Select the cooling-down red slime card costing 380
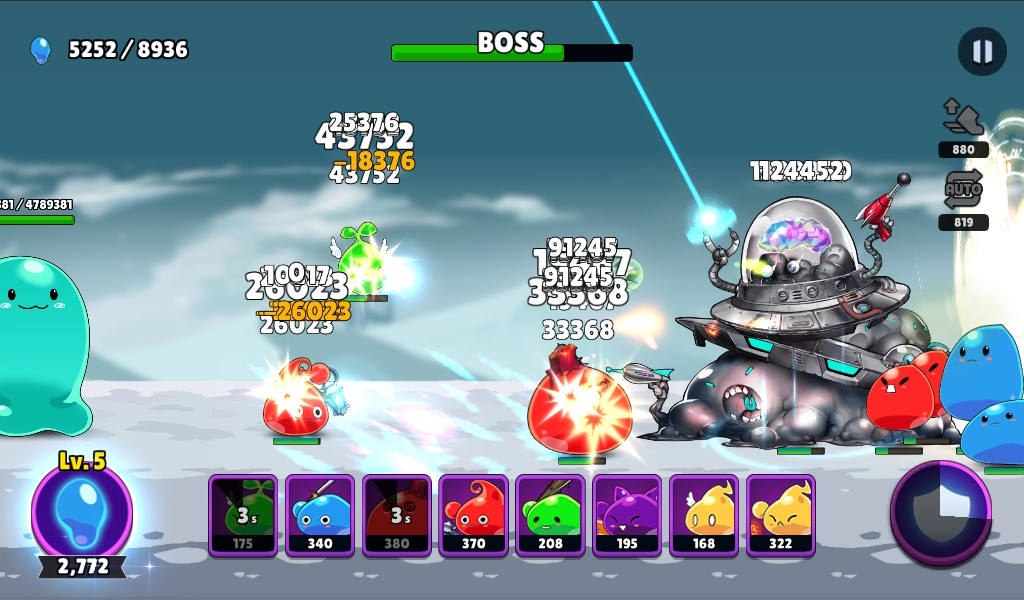This screenshot has height=600, width=1024. [x=397, y=515]
